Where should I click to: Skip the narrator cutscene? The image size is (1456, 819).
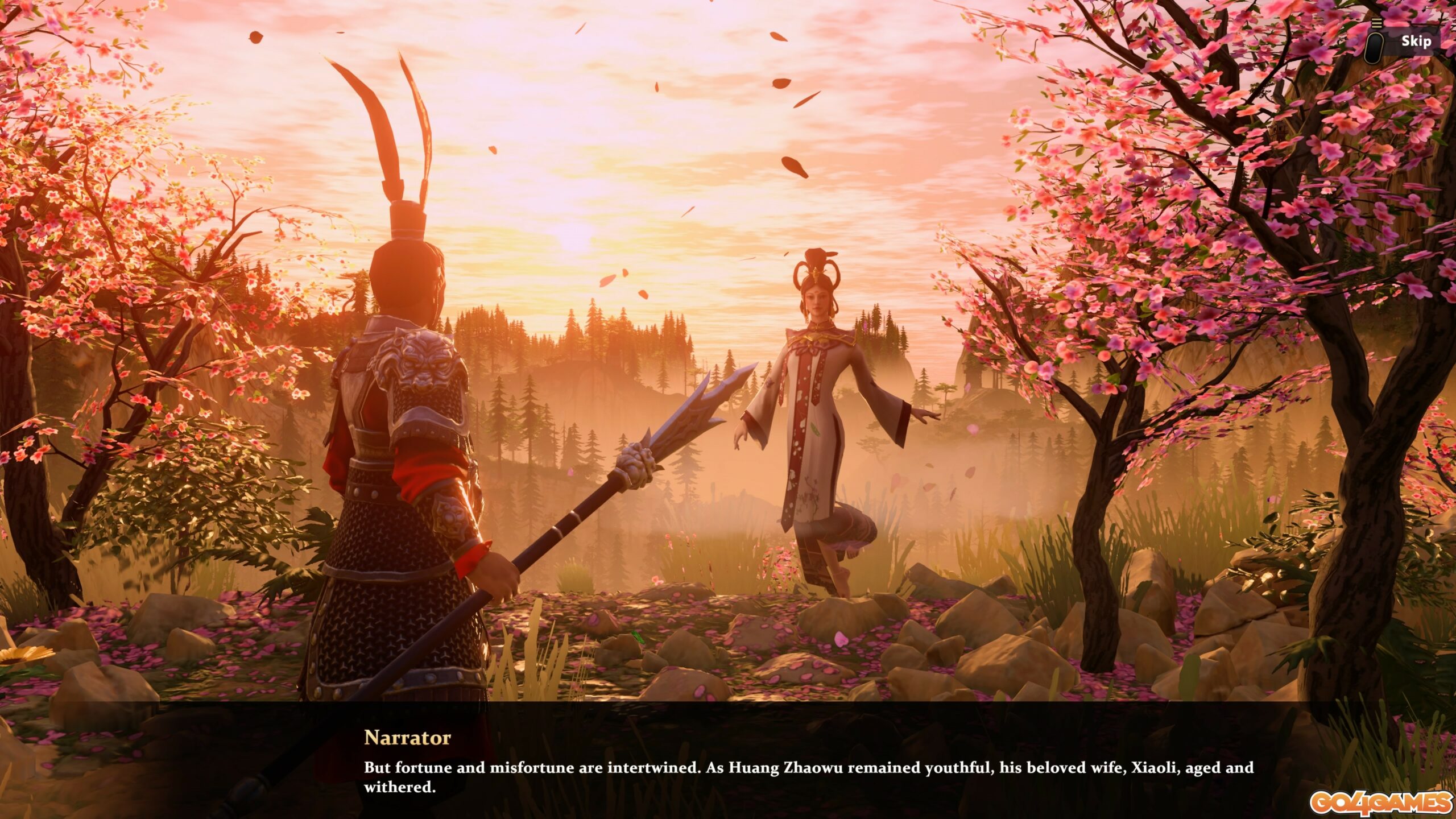point(1415,42)
